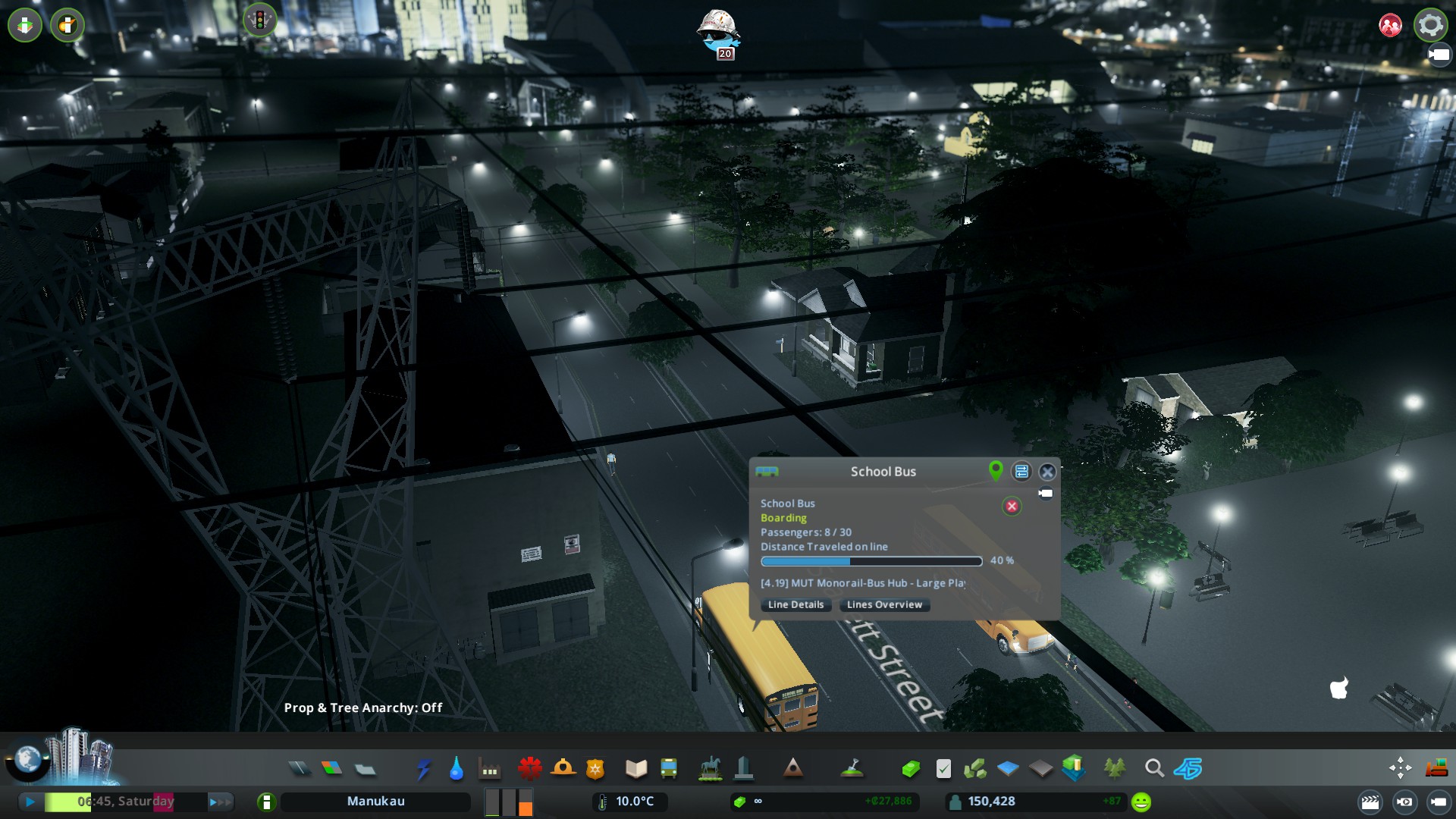The width and height of the screenshot is (1456, 819).
Task: Click the green location pin icon
Action: coord(996,471)
